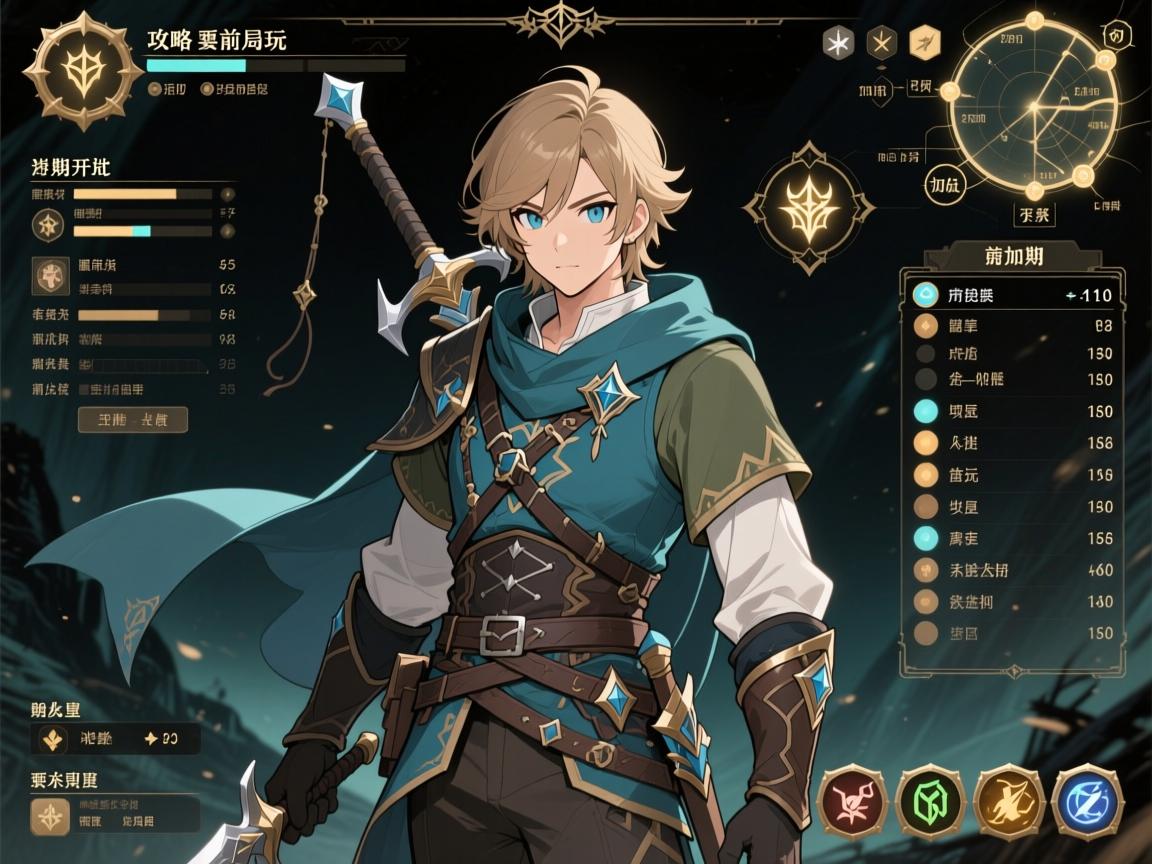The height and width of the screenshot is (864, 1152).
Task: Click the gray starburst hexagon icon
Action: [x=836, y=42]
